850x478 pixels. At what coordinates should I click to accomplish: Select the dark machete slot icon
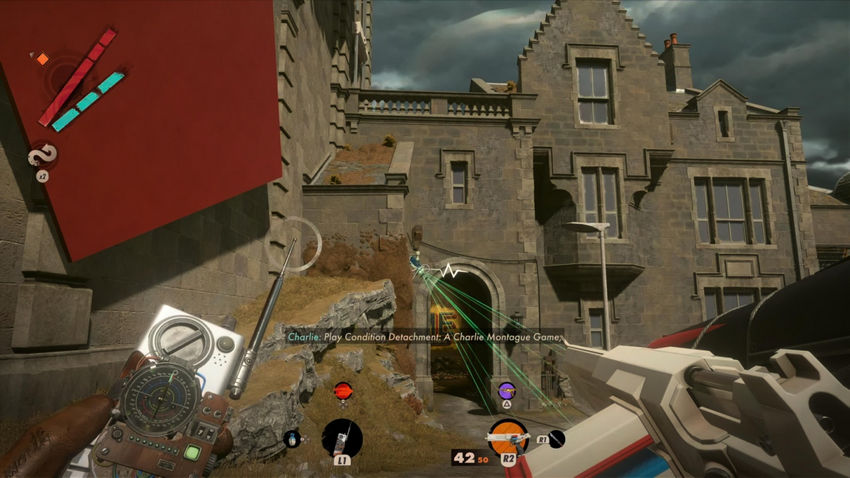(x=557, y=438)
